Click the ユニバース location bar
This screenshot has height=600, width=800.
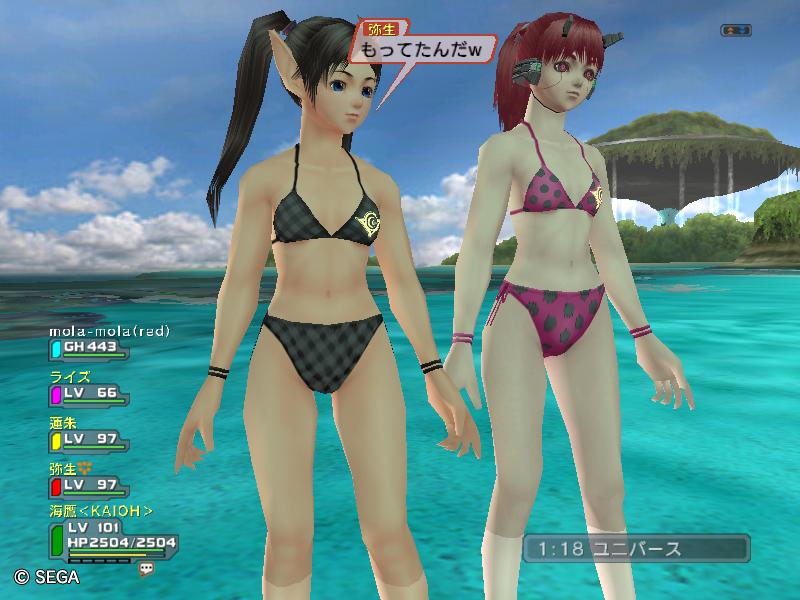(x=635, y=549)
